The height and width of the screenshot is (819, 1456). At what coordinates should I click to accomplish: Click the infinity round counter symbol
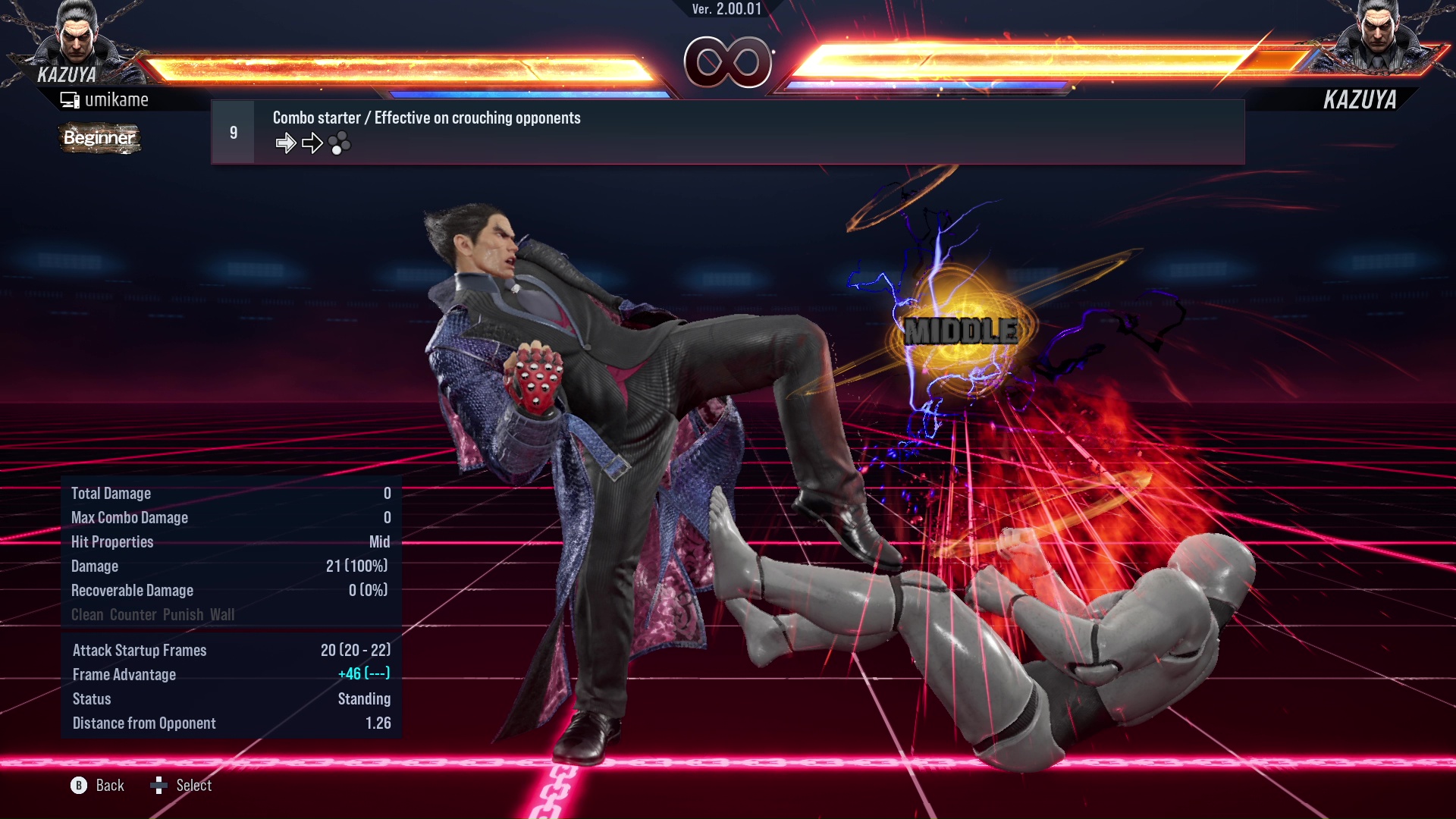coord(728,62)
